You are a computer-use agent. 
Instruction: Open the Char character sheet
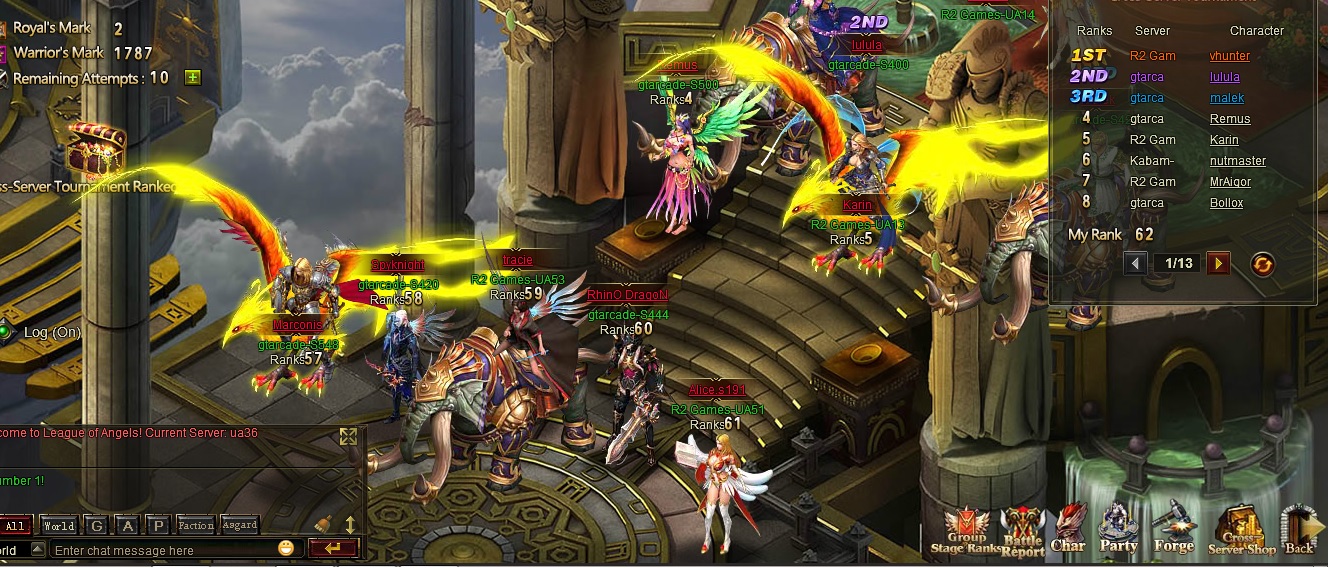pos(1068,530)
